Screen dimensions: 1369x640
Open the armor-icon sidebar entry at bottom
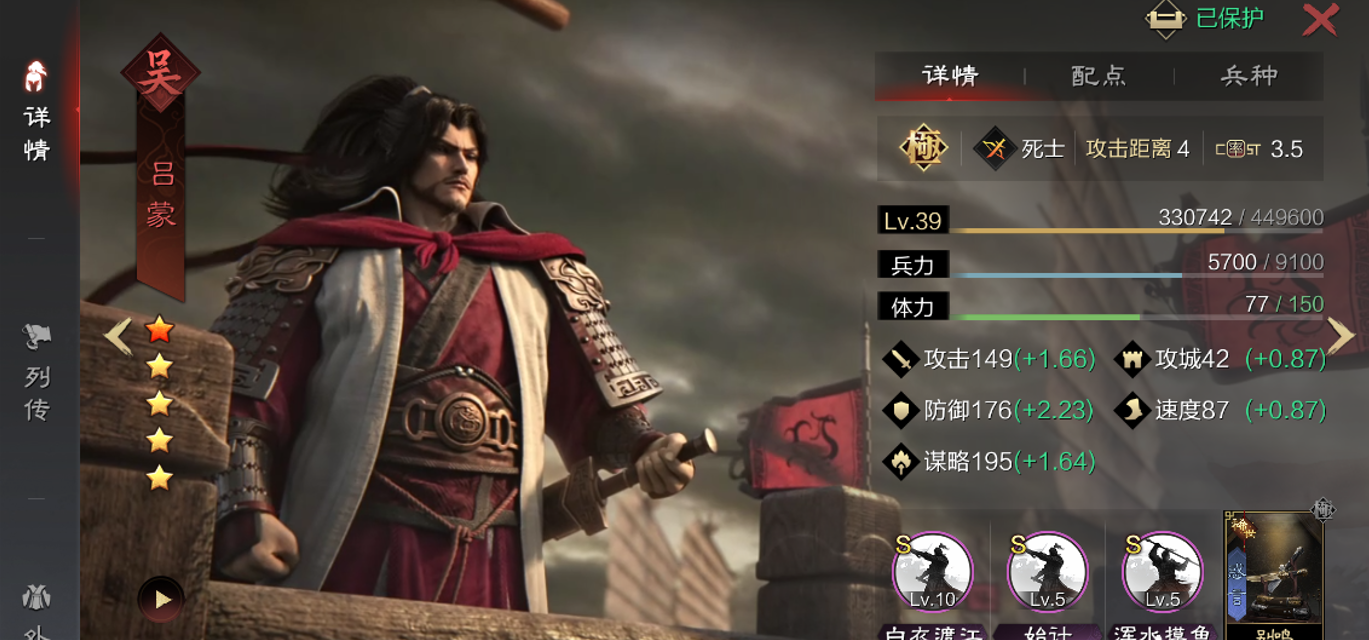37,605
